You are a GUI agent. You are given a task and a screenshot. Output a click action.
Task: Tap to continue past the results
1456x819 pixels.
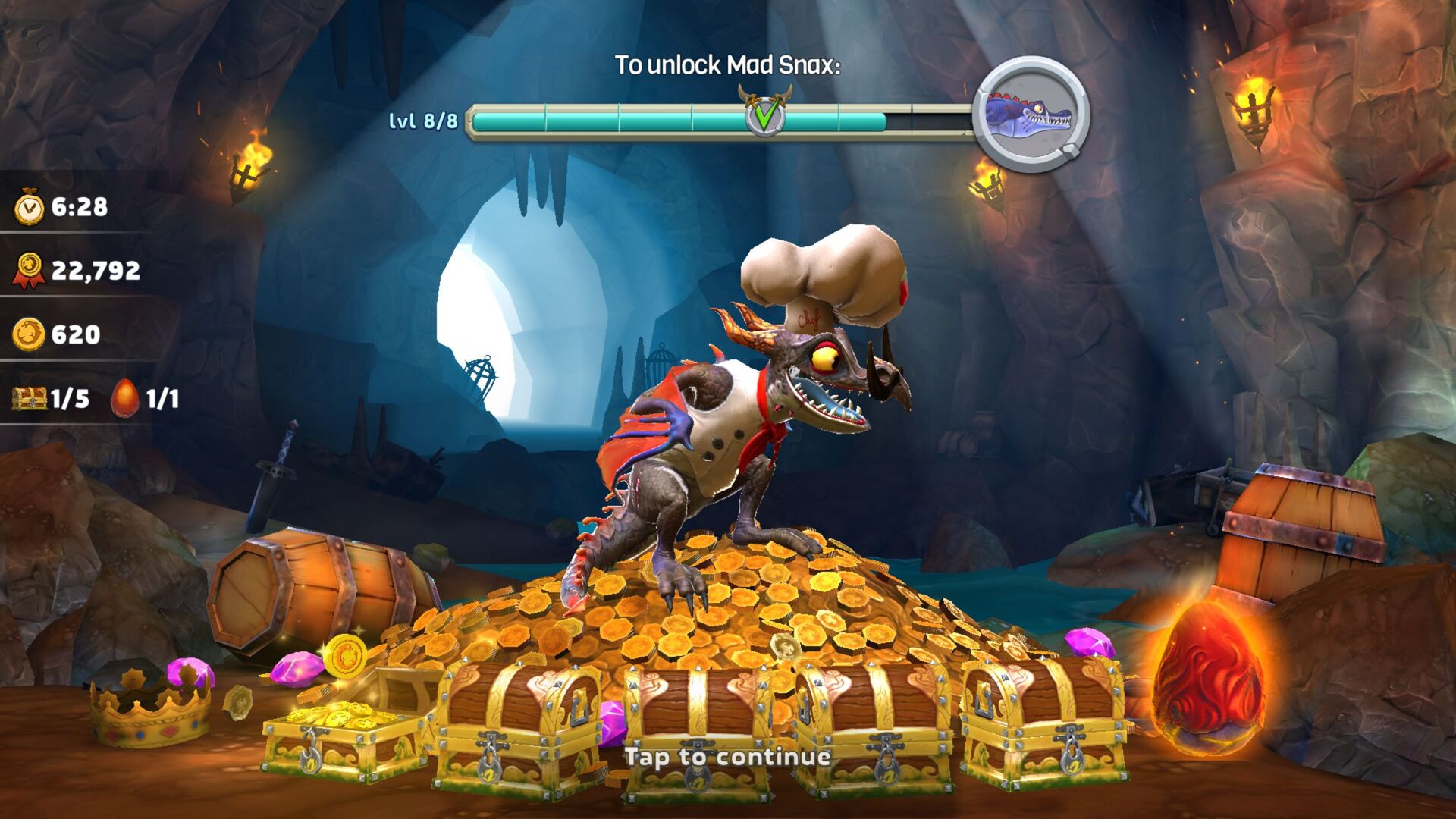pos(727,757)
